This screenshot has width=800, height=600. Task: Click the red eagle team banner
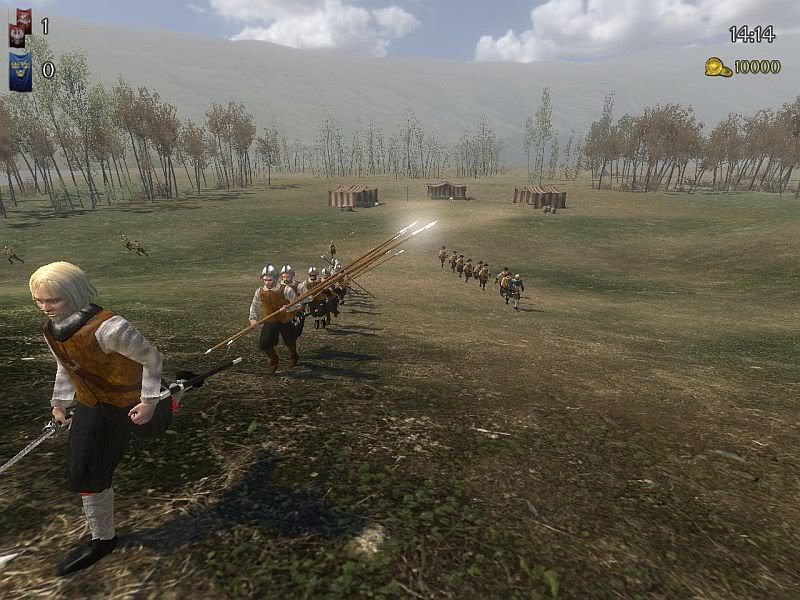(20, 27)
